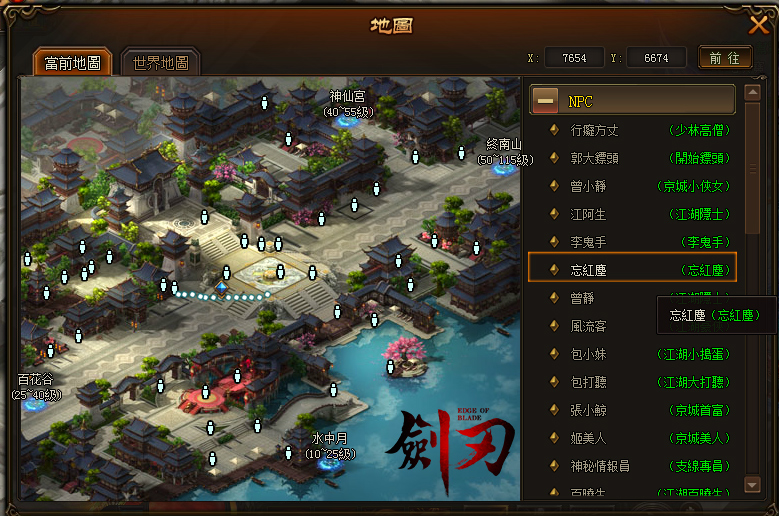Image resolution: width=779 pixels, height=516 pixels.
Task: Click the 神仙宮 portal marker on map
Action: click(x=349, y=119)
